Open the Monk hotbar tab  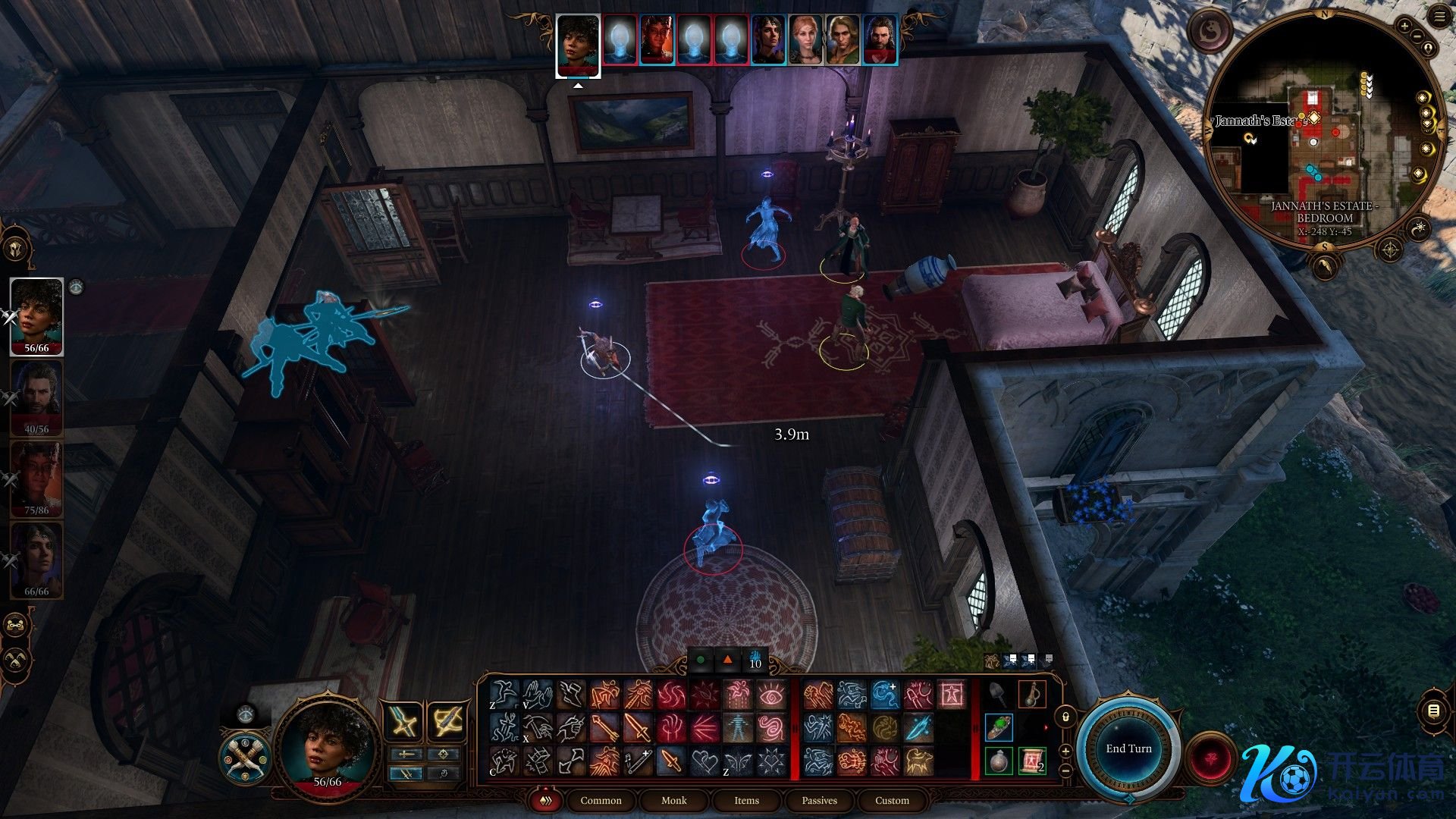click(673, 800)
